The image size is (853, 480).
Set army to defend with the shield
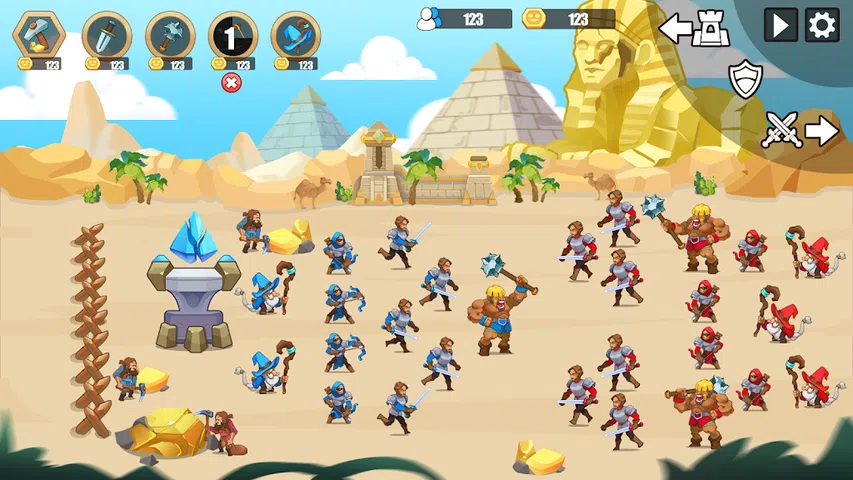click(x=744, y=79)
